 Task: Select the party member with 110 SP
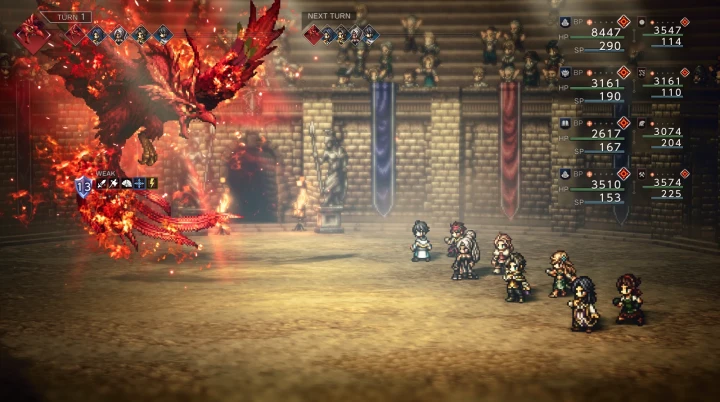[x=666, y=92]
